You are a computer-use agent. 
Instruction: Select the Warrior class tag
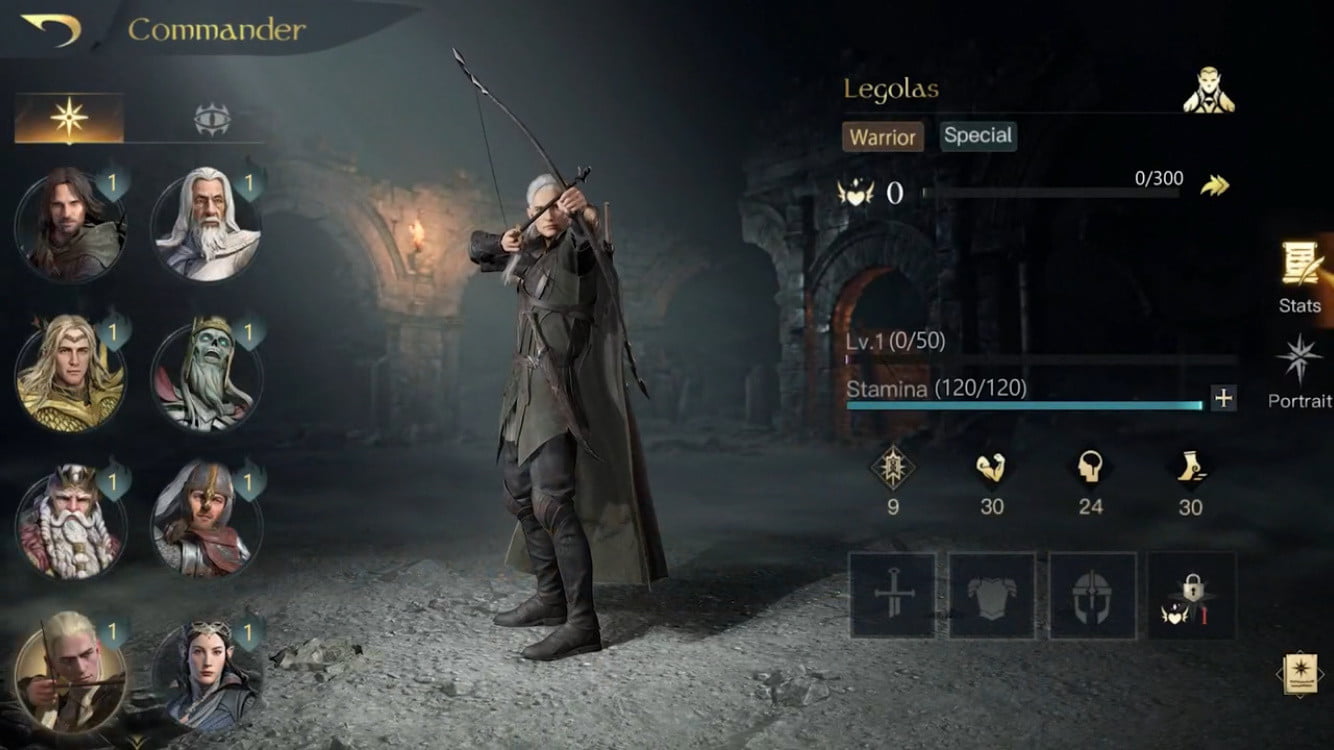884,138
